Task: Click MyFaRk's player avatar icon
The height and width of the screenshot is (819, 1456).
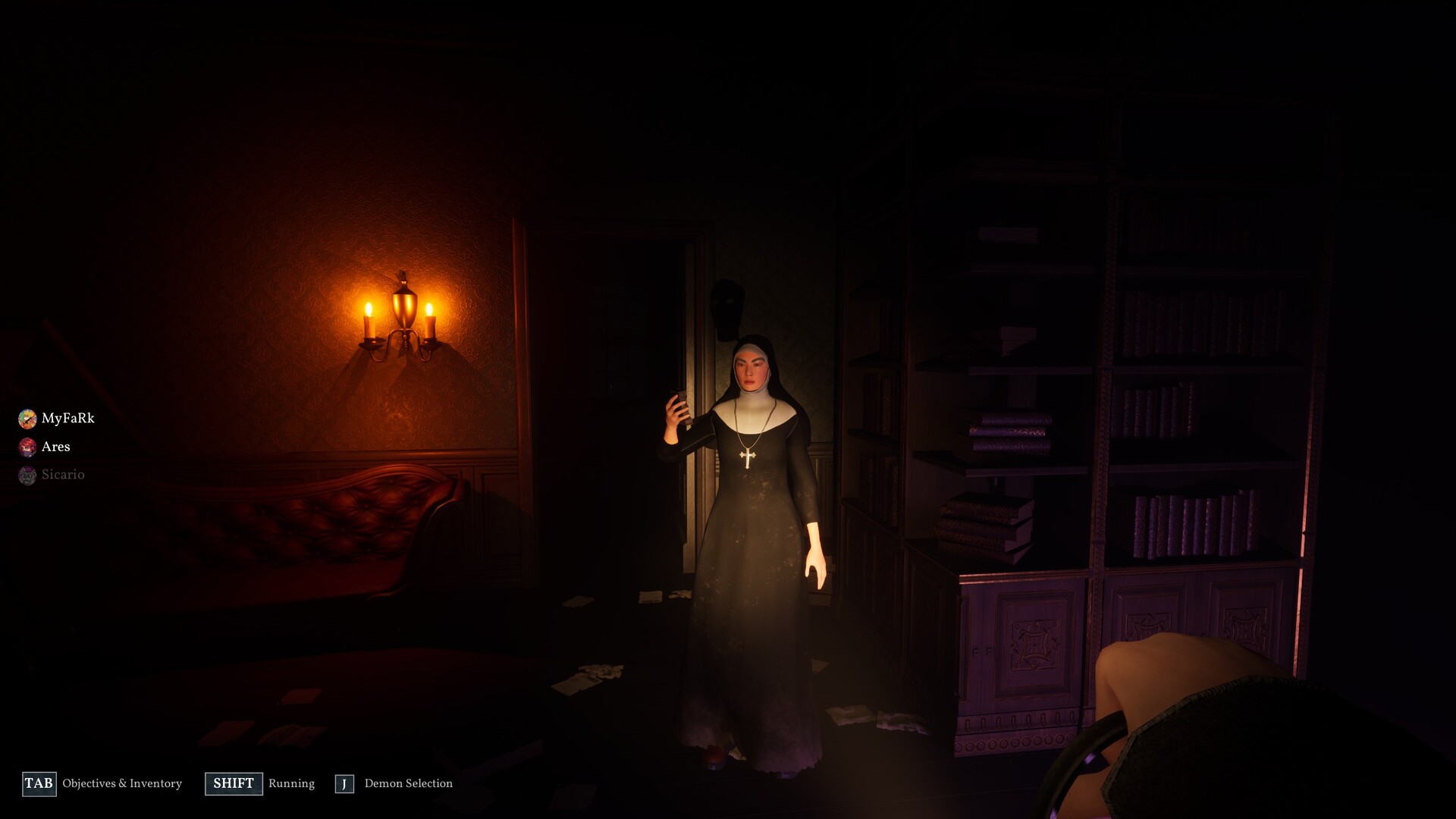Action: click(27, 418)
